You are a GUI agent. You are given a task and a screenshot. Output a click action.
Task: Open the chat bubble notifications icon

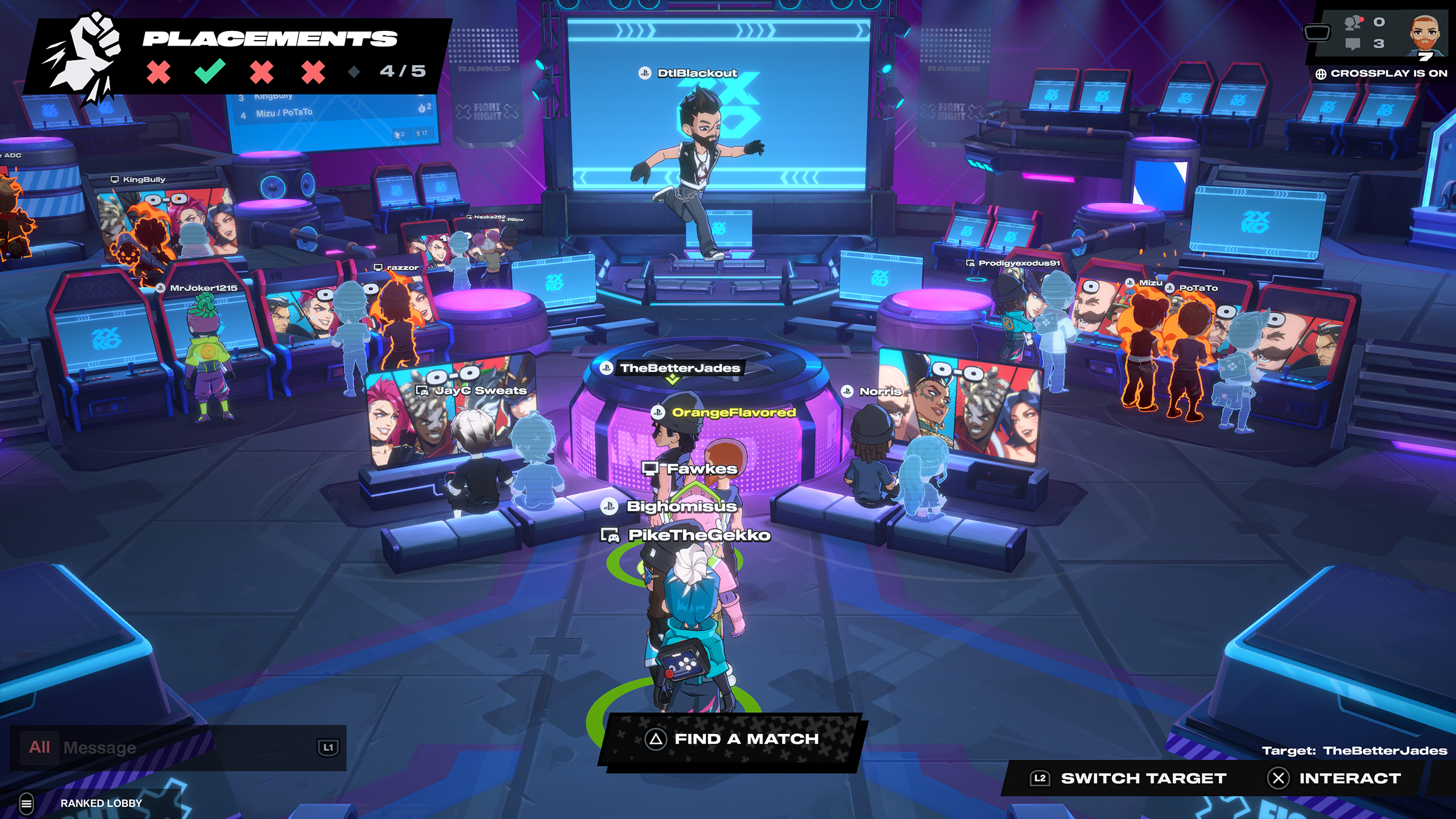[1353, 44]
